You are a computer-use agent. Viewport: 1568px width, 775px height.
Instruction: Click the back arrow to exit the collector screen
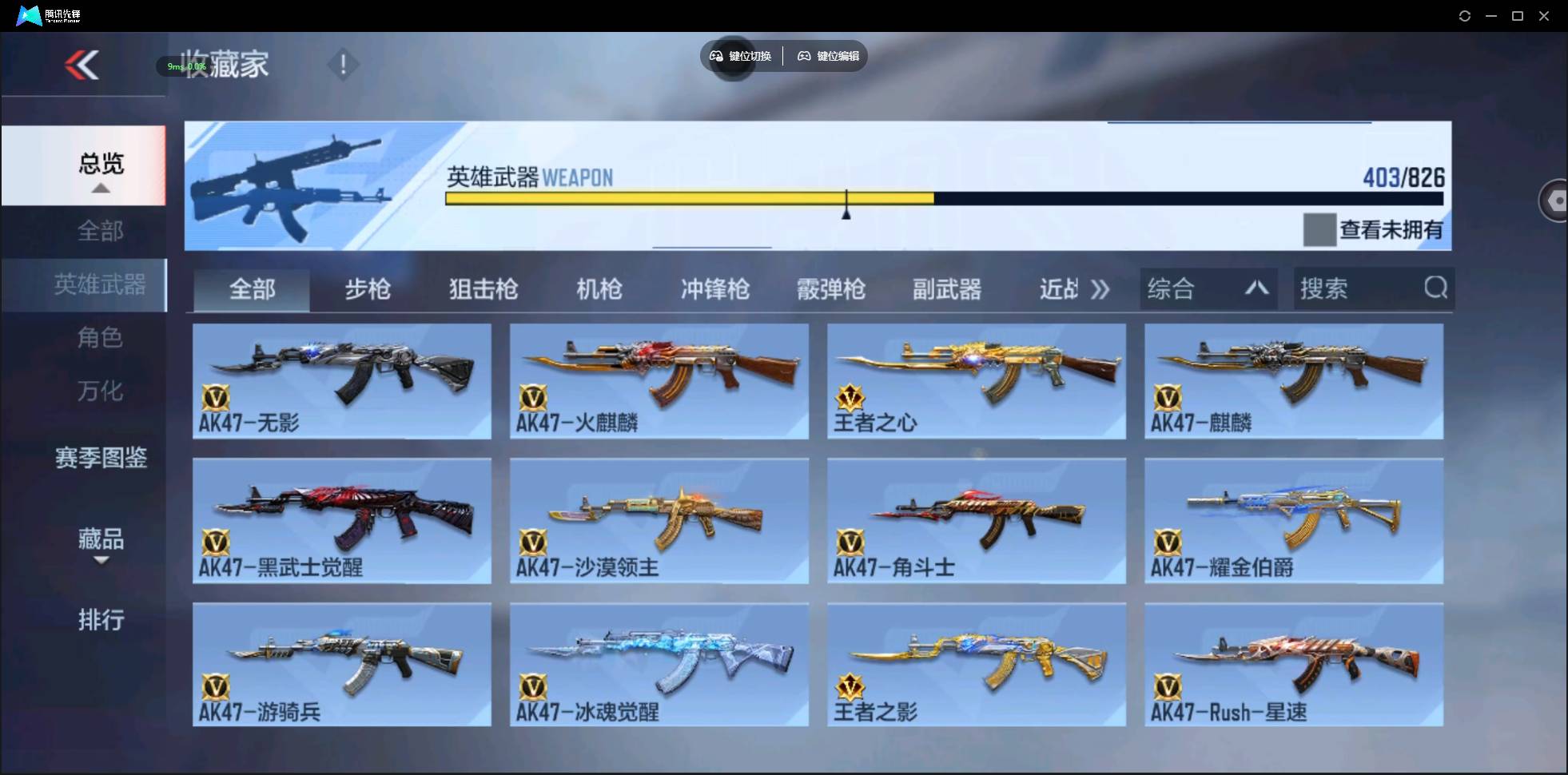click(x=82, y=66)
